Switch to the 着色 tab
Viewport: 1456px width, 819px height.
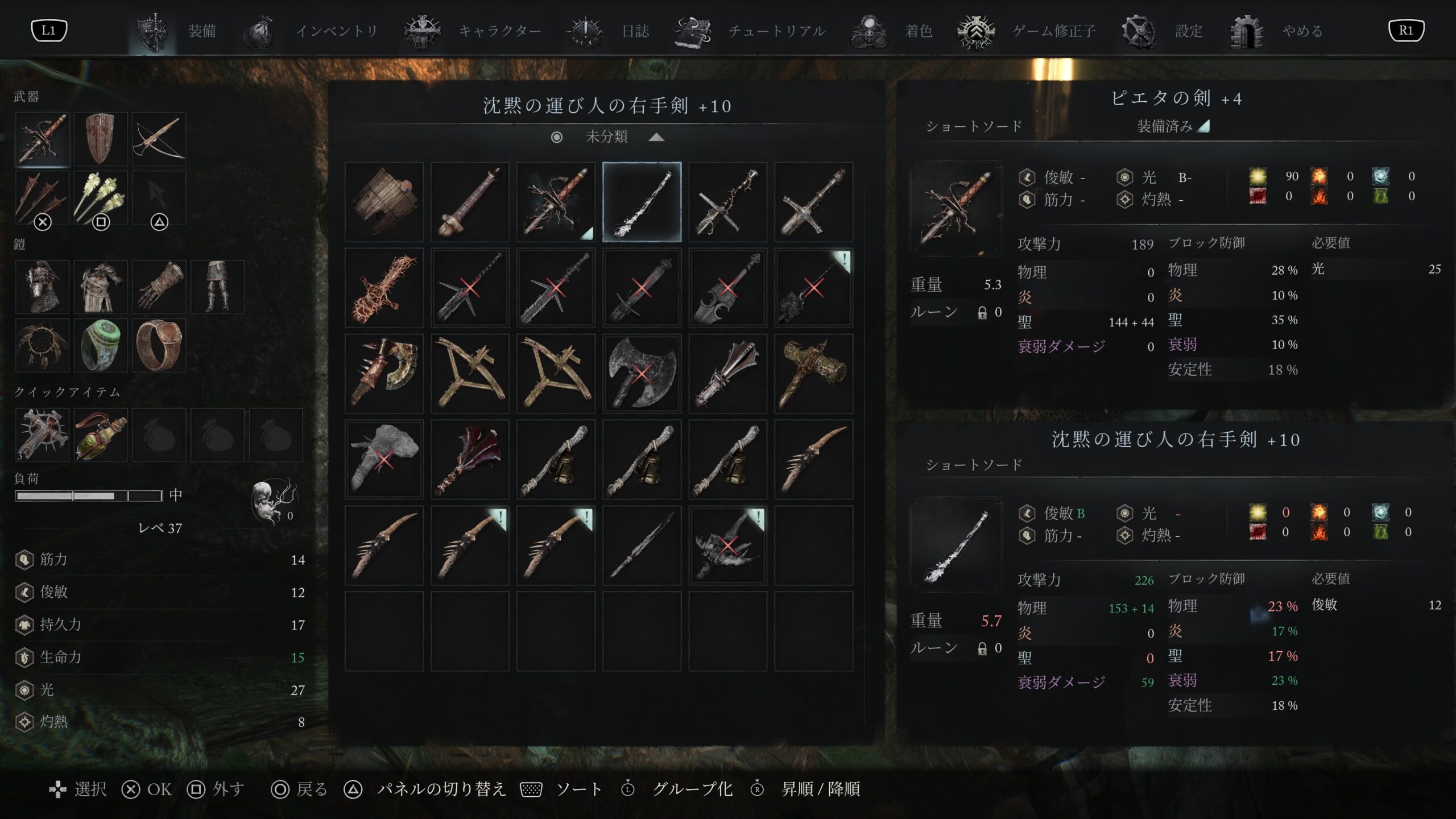(x=918, y=31)
